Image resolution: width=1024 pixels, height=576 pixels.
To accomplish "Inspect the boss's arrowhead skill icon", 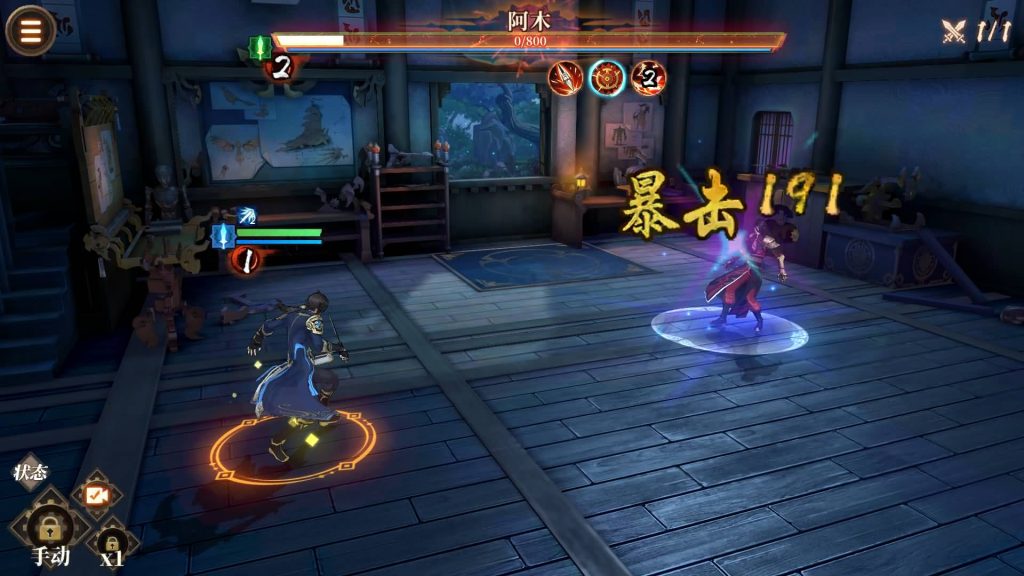I will click(565, 78).
